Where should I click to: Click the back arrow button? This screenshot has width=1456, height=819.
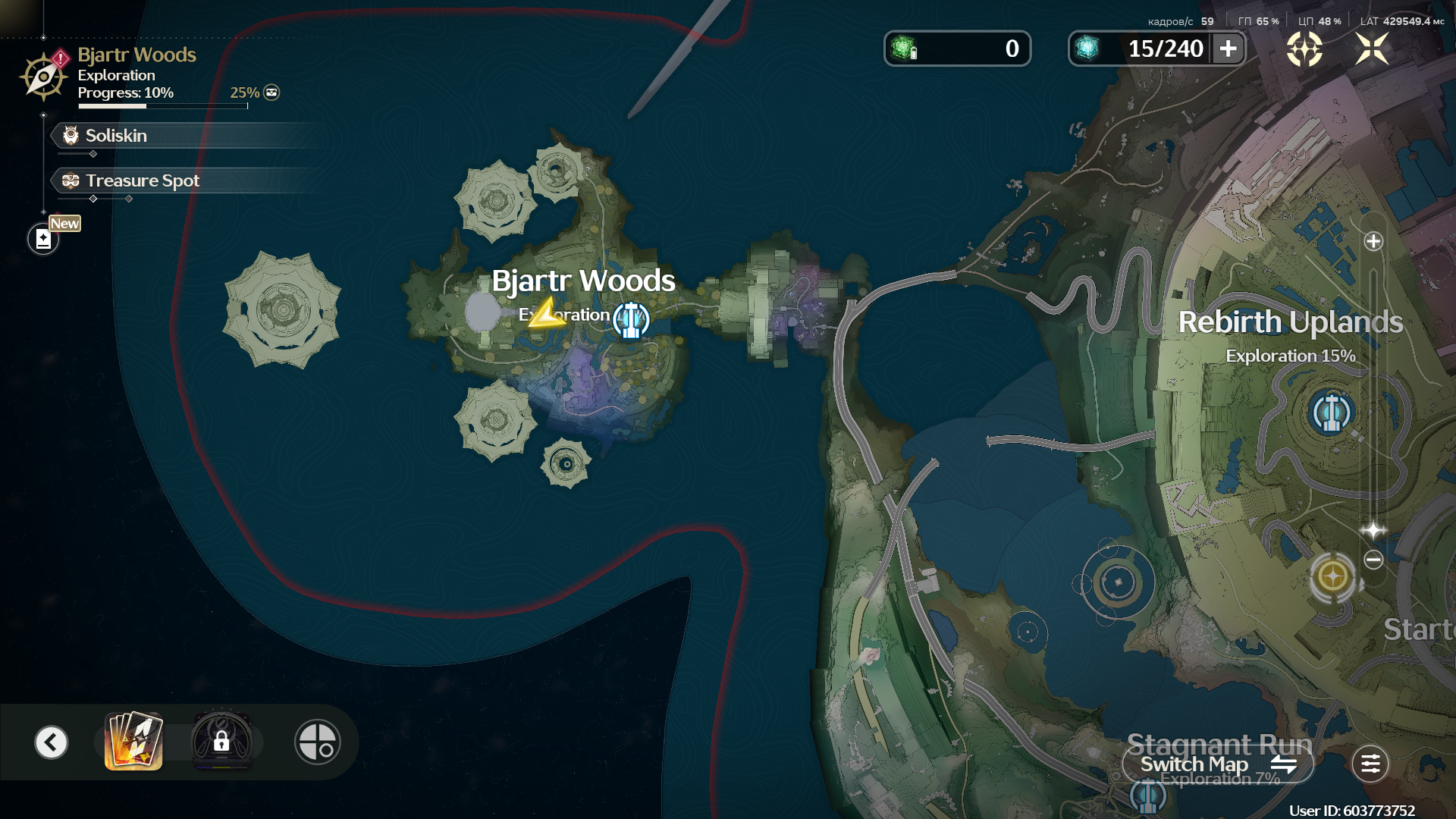click(52, 742)
